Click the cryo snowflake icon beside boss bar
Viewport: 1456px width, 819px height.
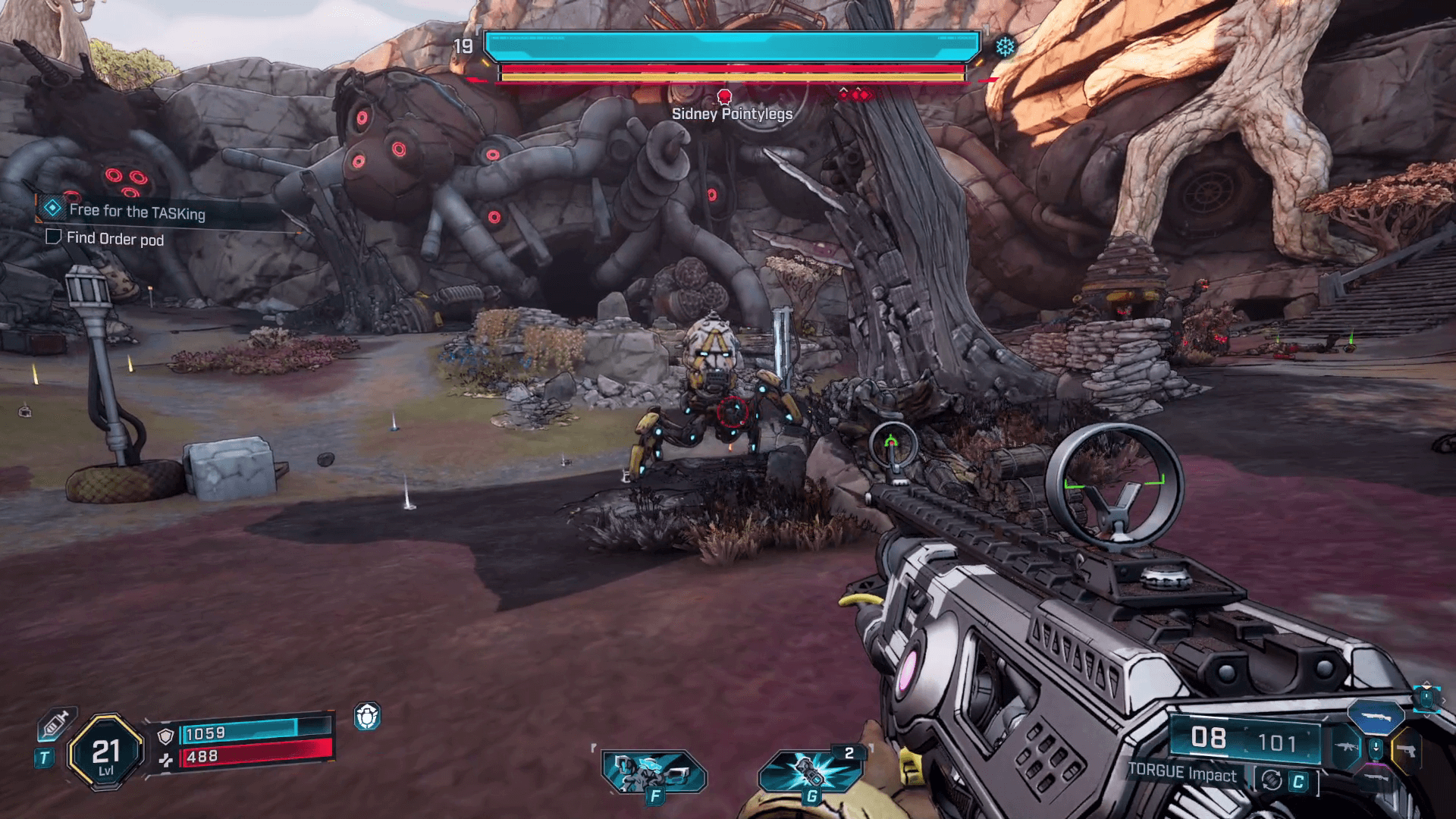pyautogui.click(x=1005, y=47)
